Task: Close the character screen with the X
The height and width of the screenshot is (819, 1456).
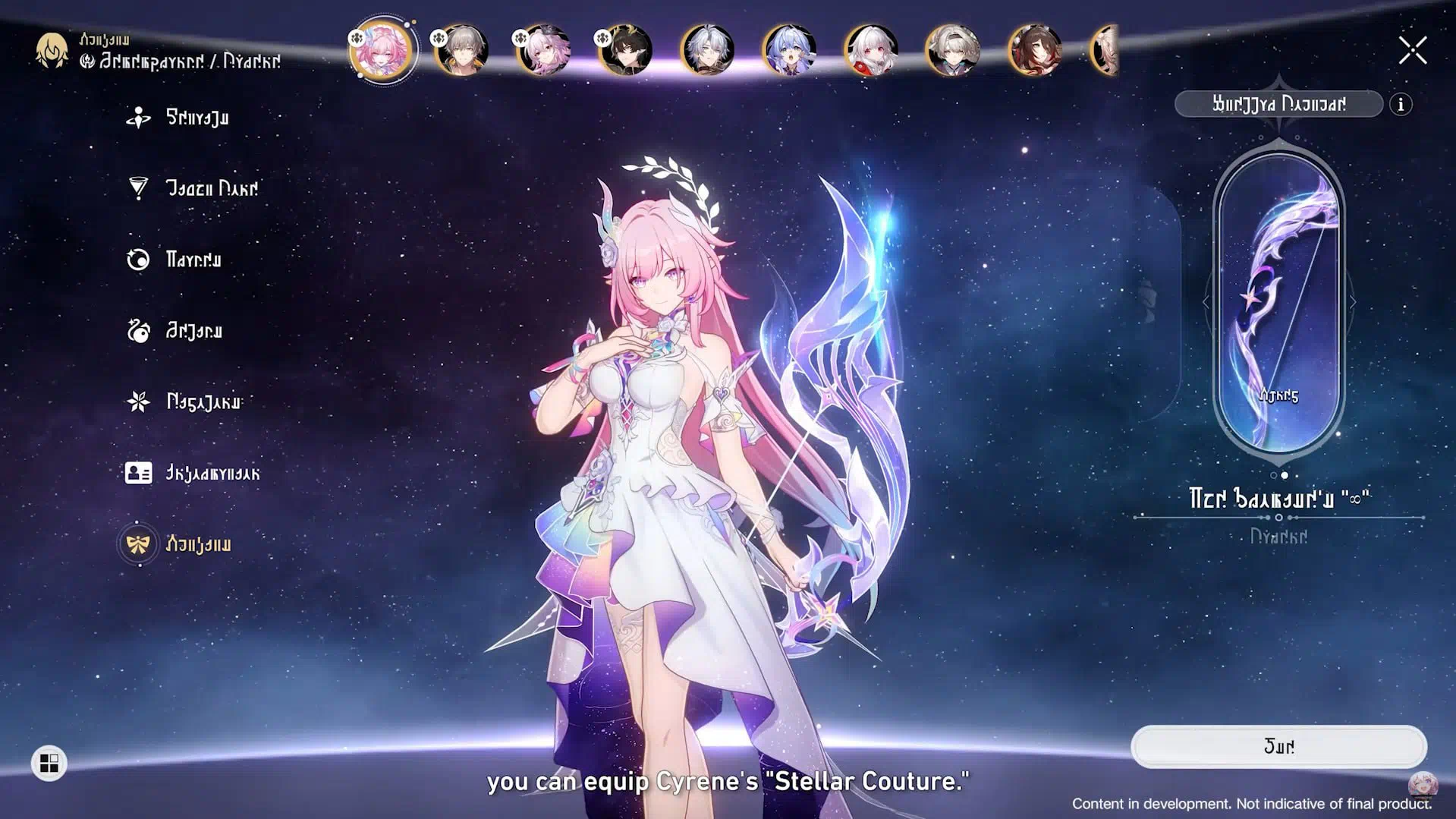Action: pyautogui.click(x=1412, y=51)
